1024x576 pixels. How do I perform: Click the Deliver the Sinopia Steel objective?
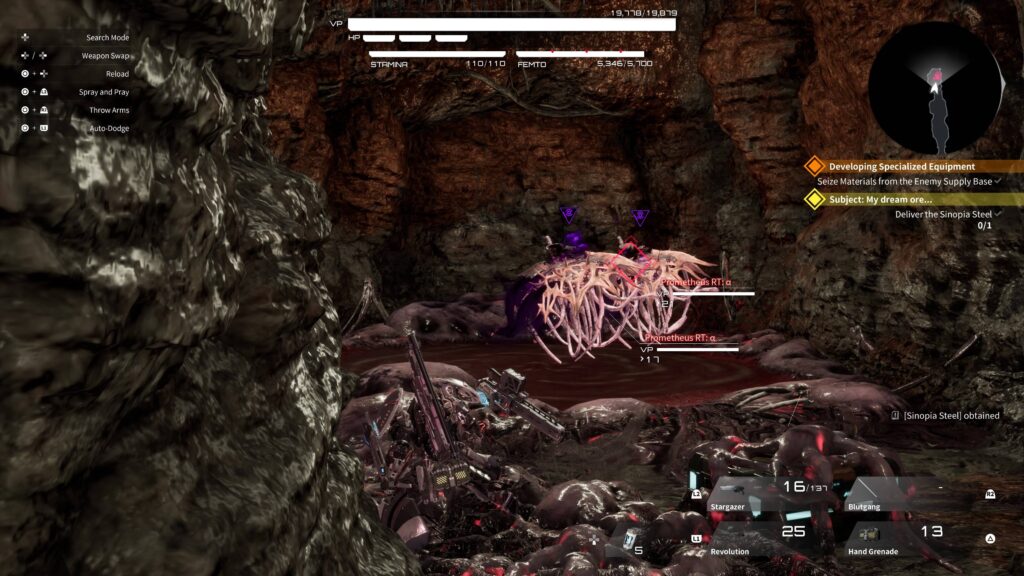point(943,214)
